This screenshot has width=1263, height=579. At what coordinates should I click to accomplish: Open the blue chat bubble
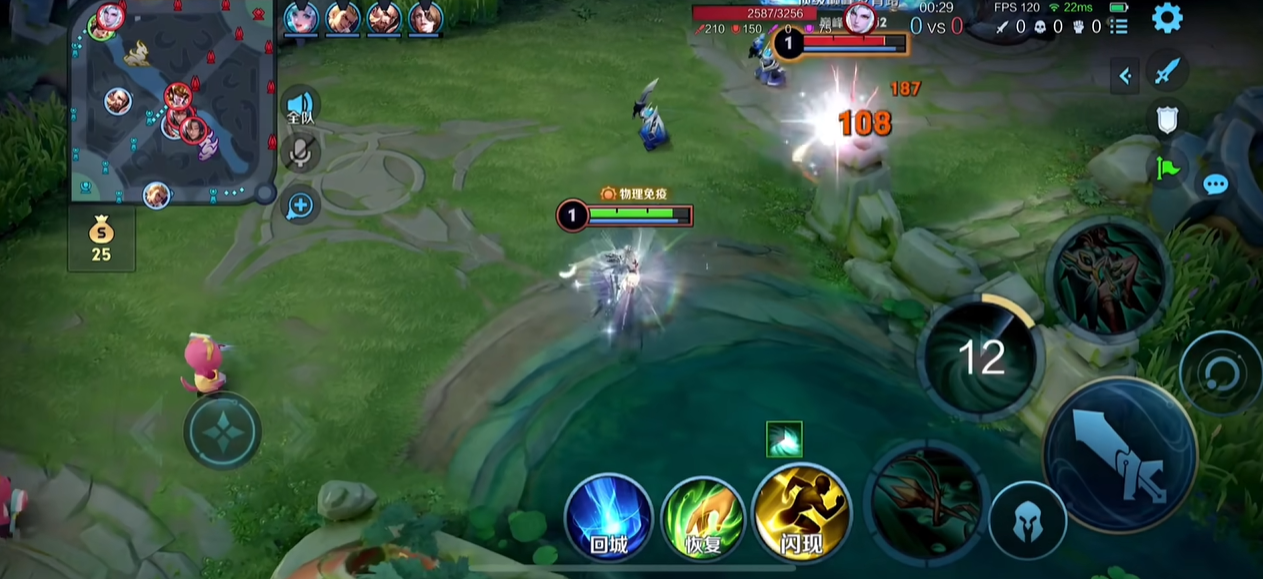(1216, 185)
